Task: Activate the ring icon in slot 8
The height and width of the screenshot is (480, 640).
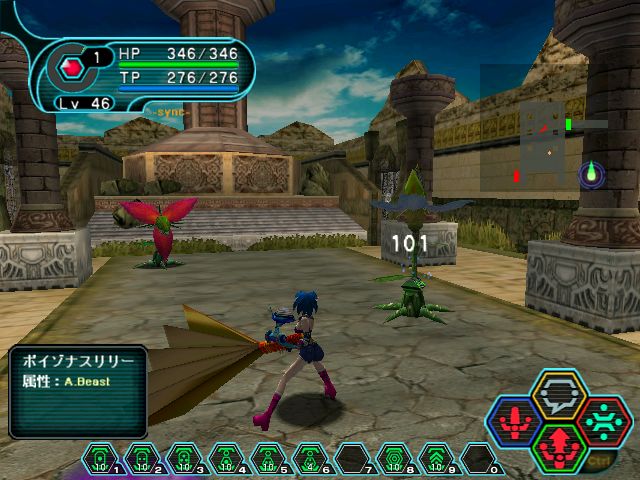Action: click(x=394, y=460)
